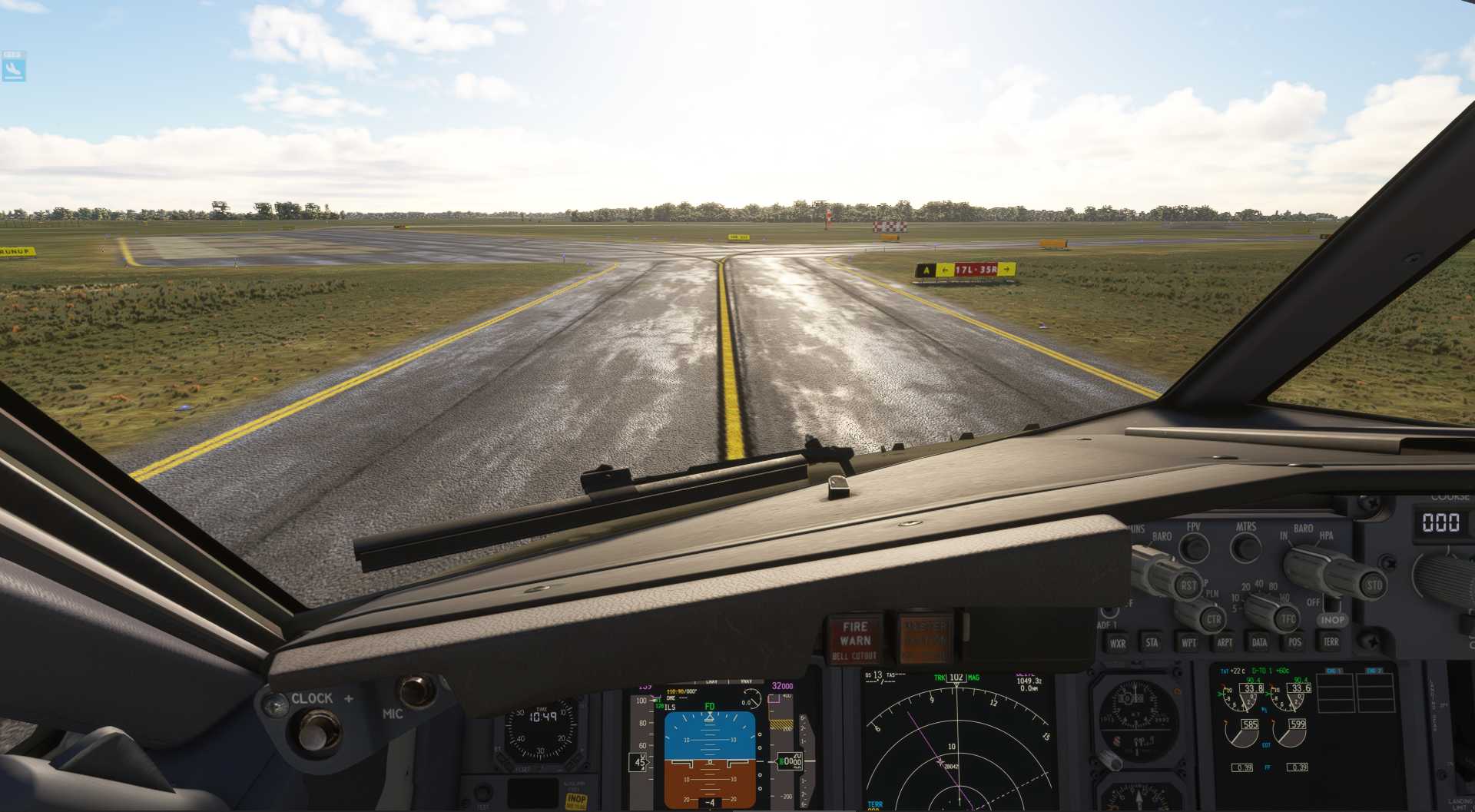The height and width of the screenshot is (812, 1475).
Task: Show airports with the ARPT button
Action: (1225, 642)
